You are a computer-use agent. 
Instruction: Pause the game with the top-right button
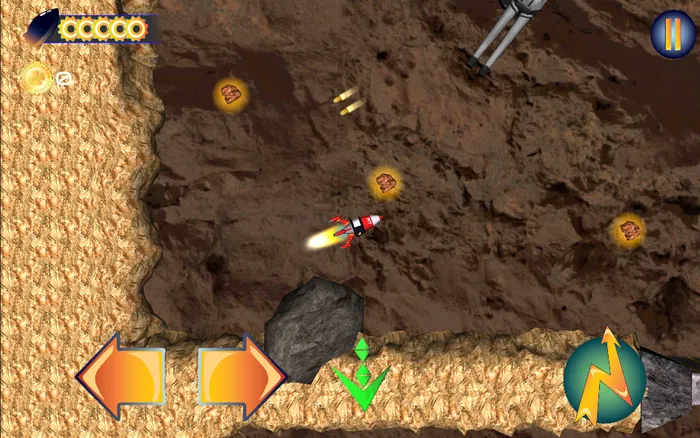pos(672,35)
